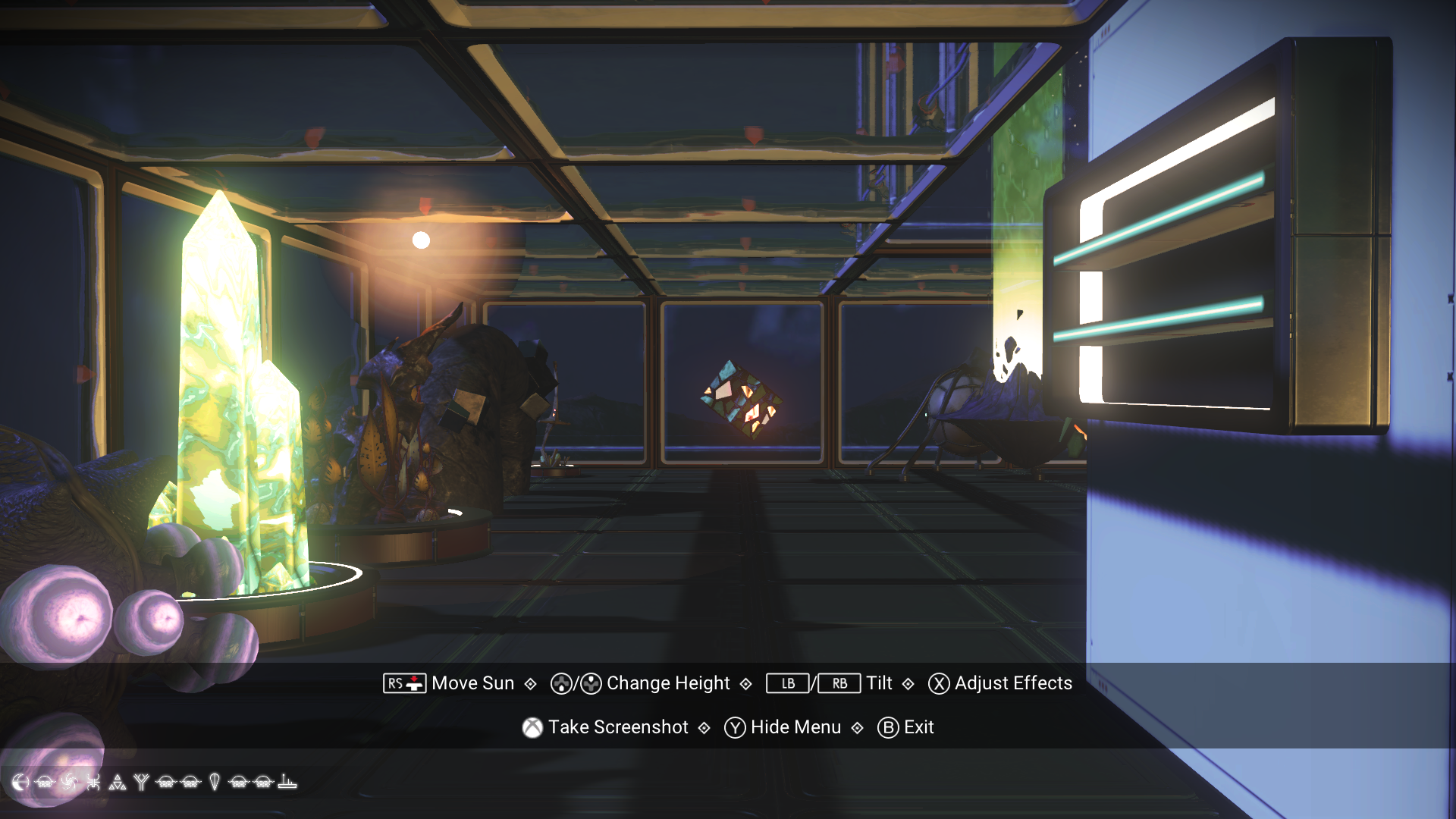Click the Y button icon beside Hide Menu
Viewport: 1456px width, 819px height.
tap(733, 727)
